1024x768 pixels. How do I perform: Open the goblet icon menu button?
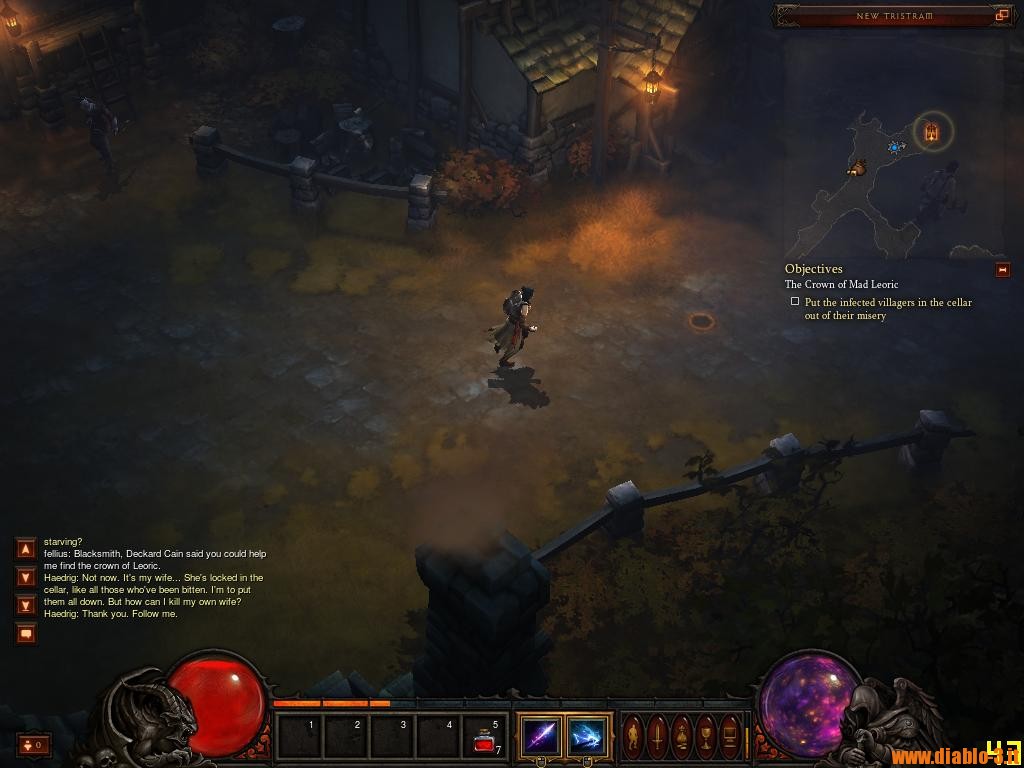(x=706, y=737)
